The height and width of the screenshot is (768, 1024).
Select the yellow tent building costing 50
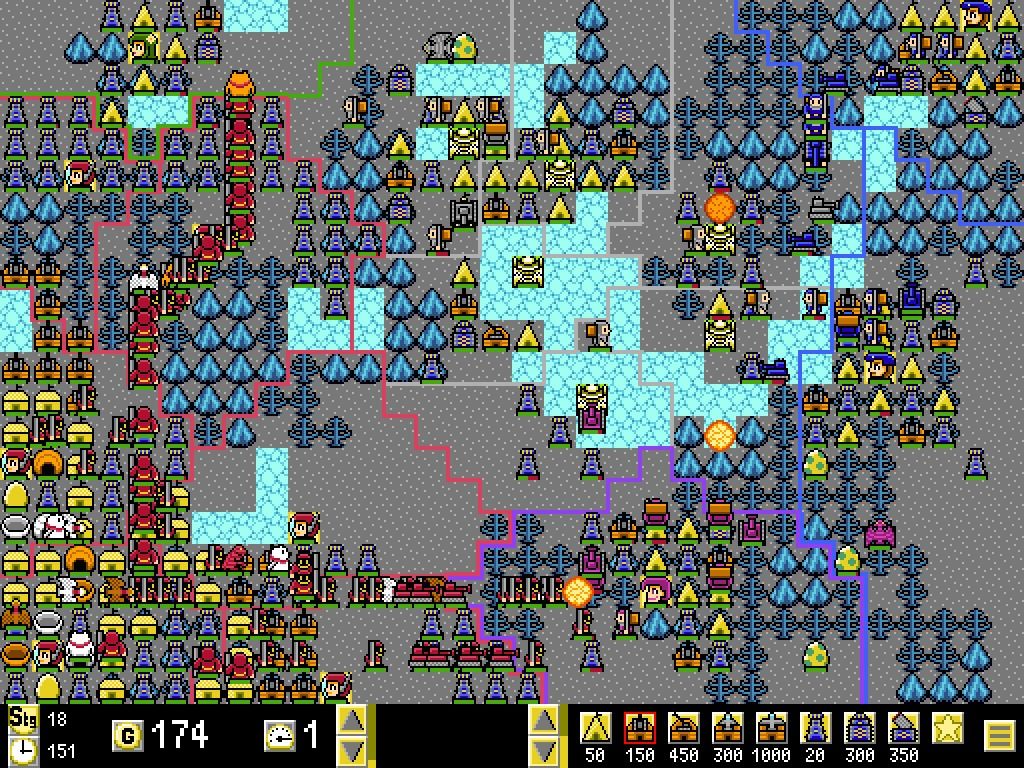coord(596,728)
